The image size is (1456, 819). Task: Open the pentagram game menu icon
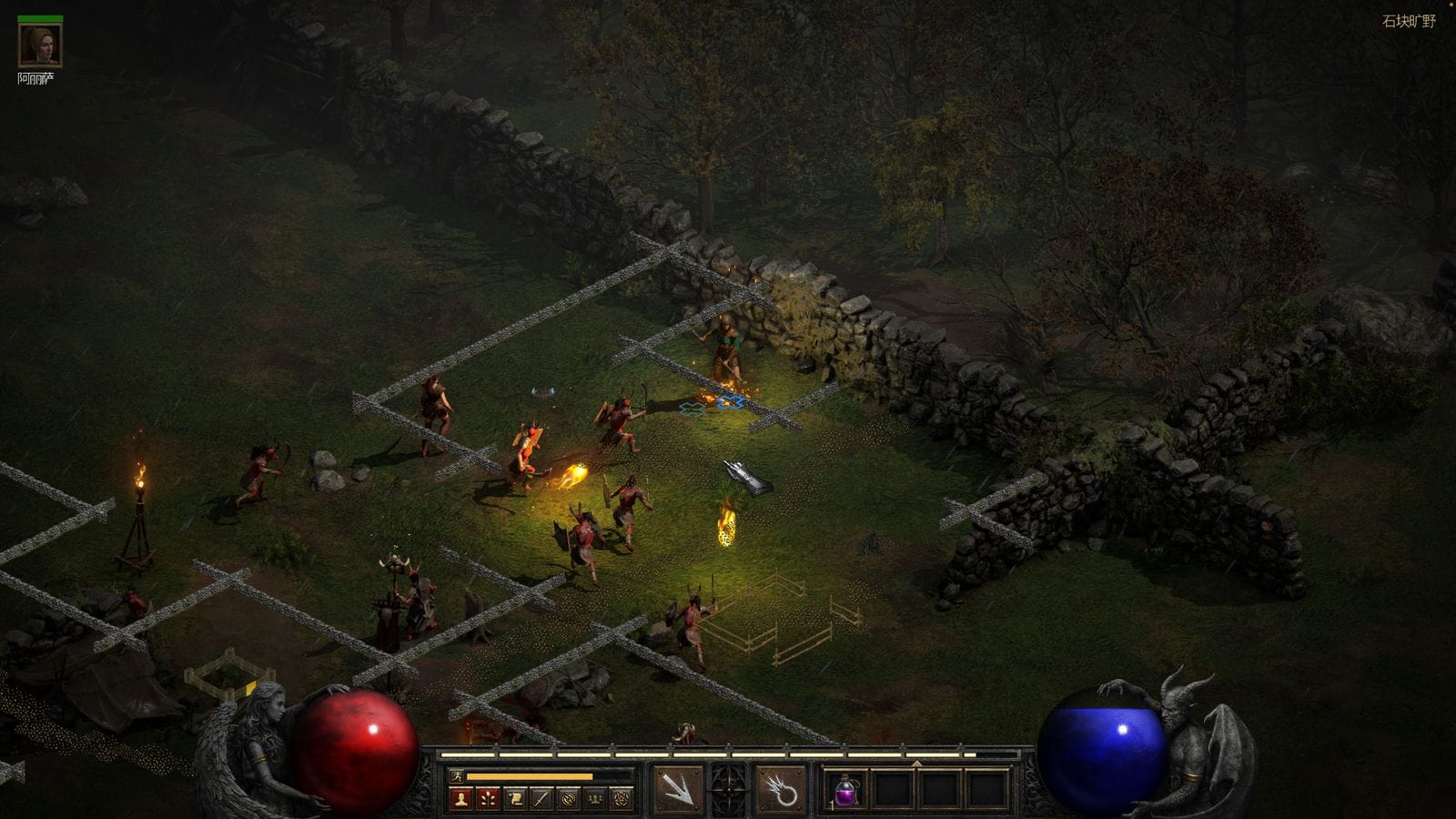[622, 799]
